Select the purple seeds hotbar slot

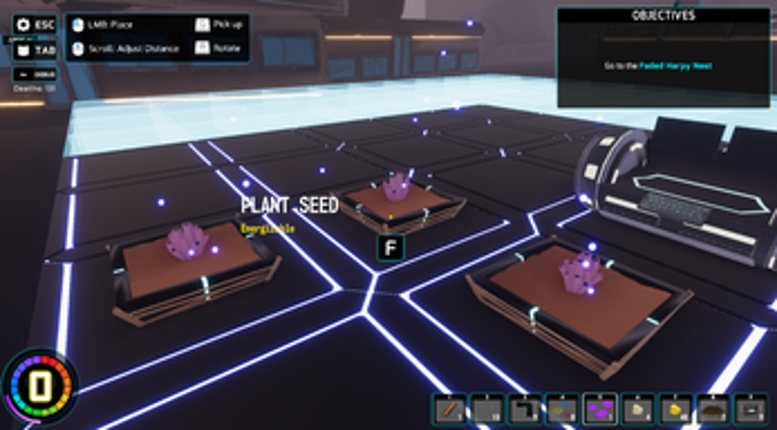600,408
